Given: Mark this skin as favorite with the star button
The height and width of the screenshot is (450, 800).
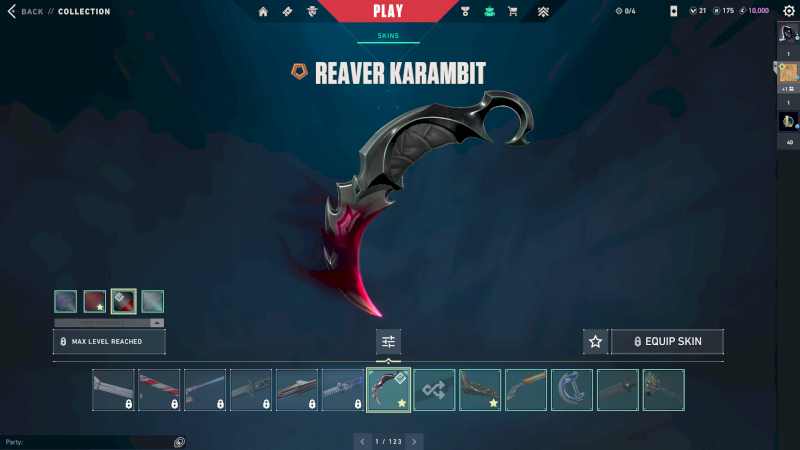Looking at the screenshot, I should [x=595, y=342].
